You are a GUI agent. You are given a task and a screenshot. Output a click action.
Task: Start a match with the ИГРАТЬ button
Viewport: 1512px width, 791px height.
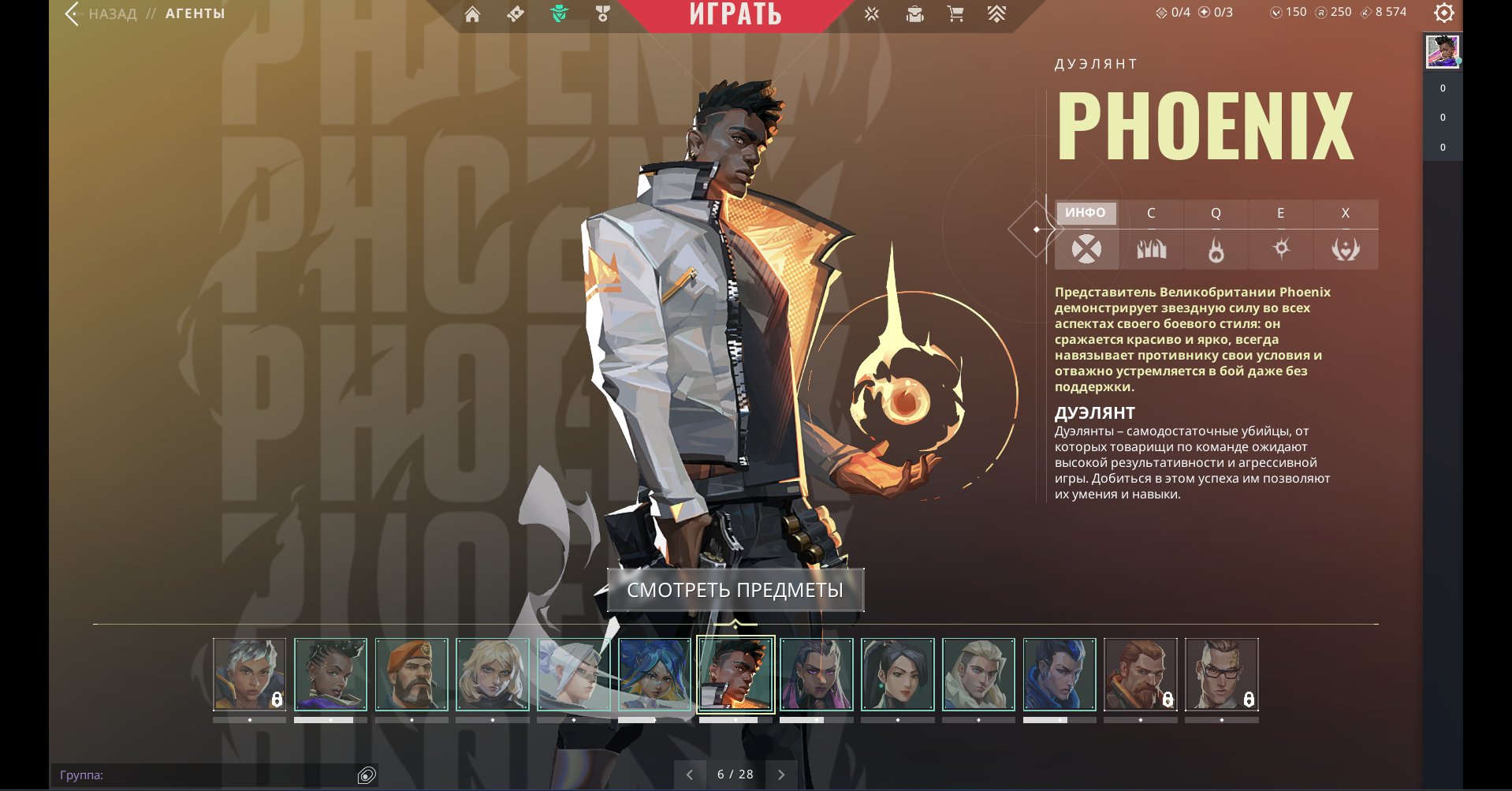(x=735, y=14)
